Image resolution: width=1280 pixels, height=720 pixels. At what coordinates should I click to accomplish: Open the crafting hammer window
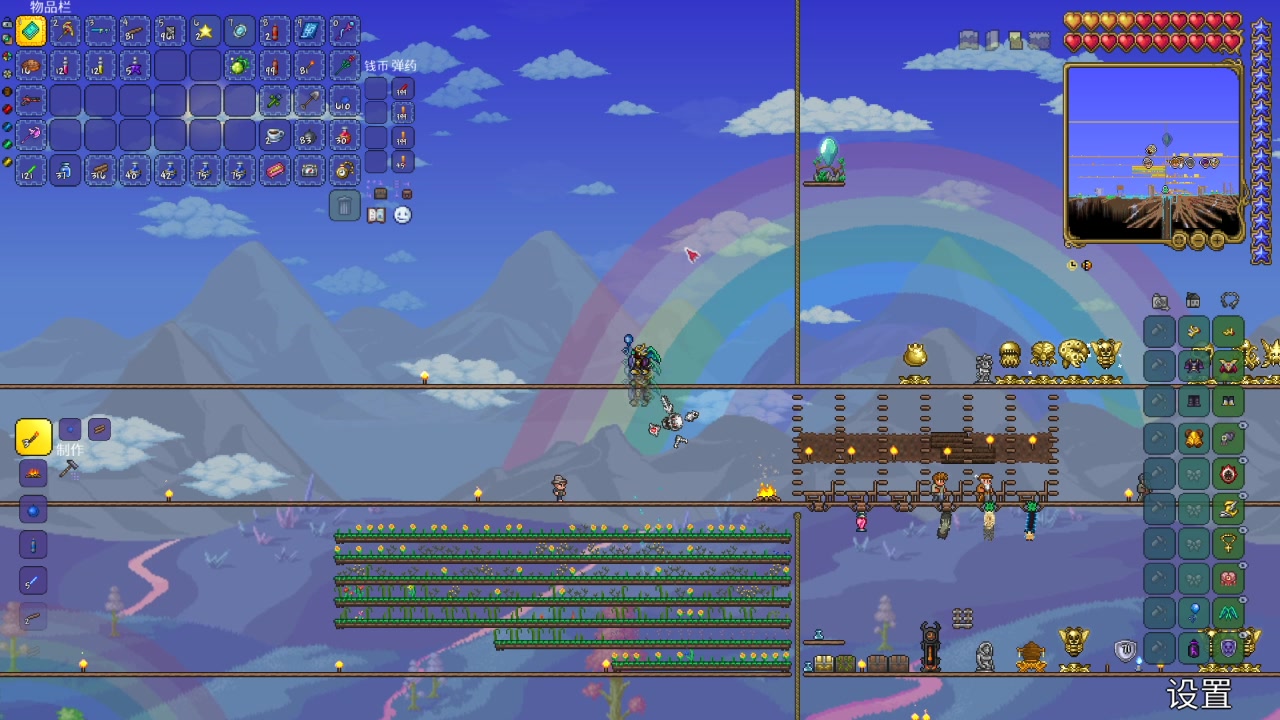[68, 469]
